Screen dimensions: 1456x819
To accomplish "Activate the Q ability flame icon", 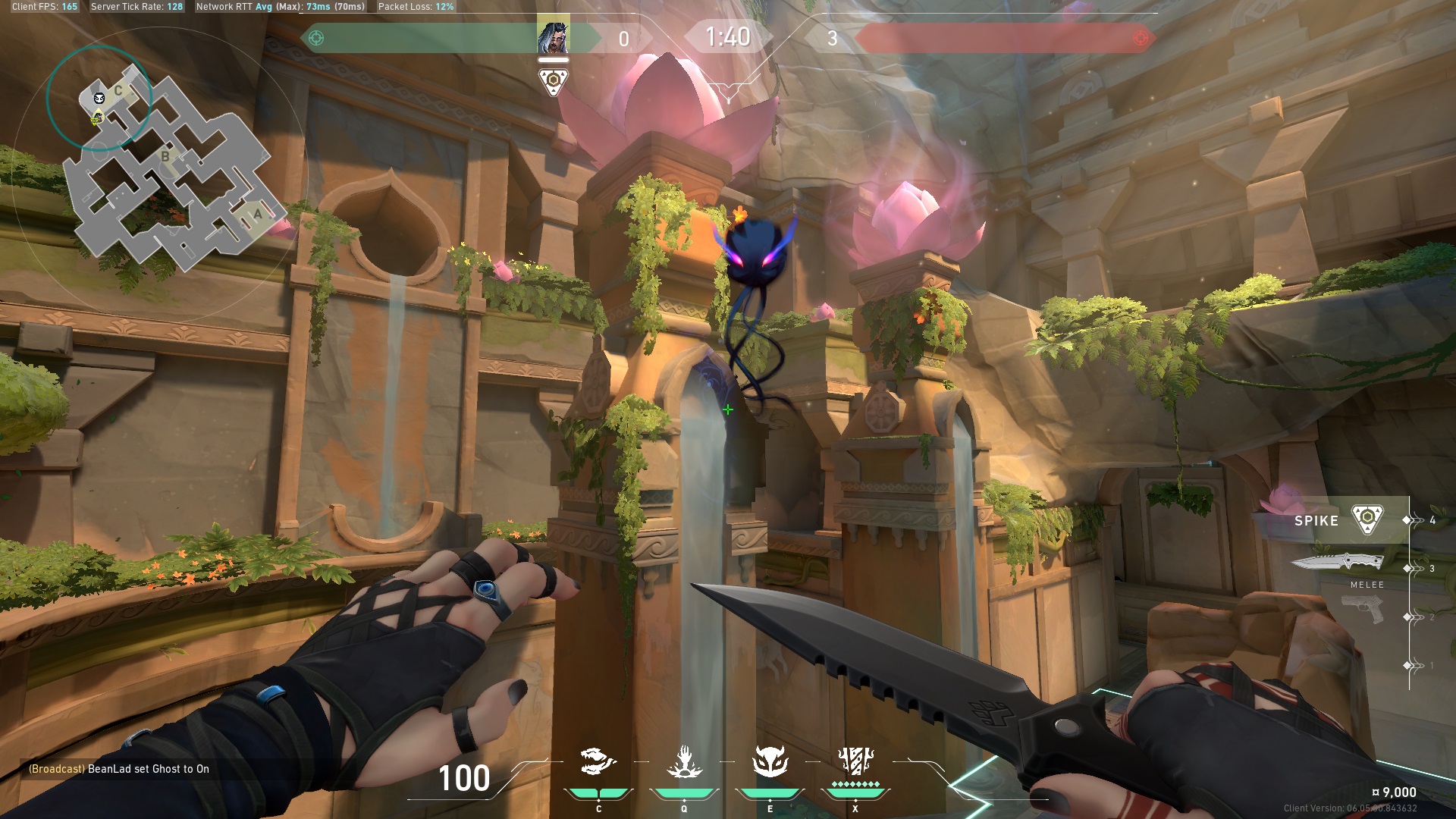I will 684,762.
